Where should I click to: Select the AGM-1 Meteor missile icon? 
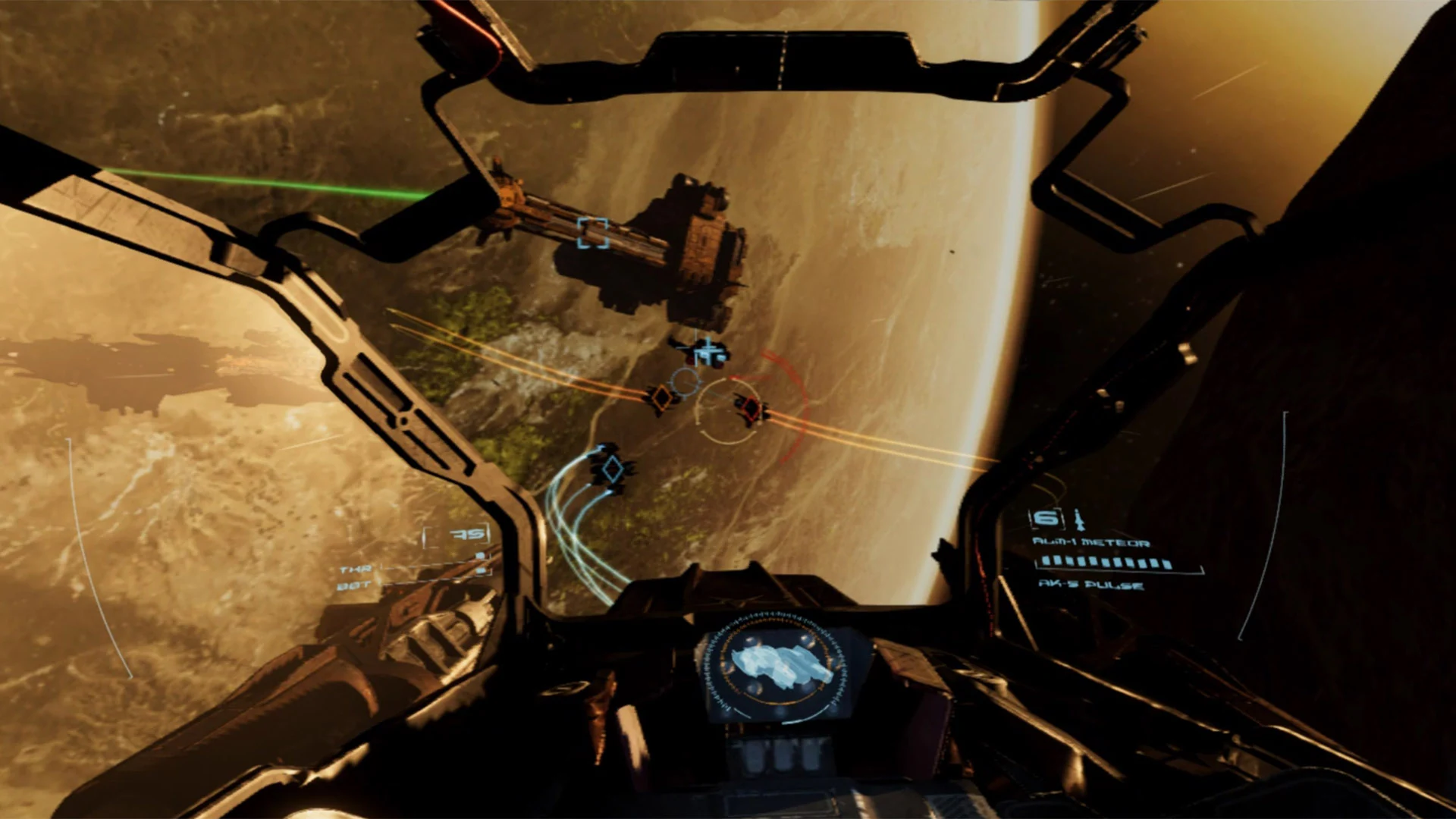point(1078,517)
